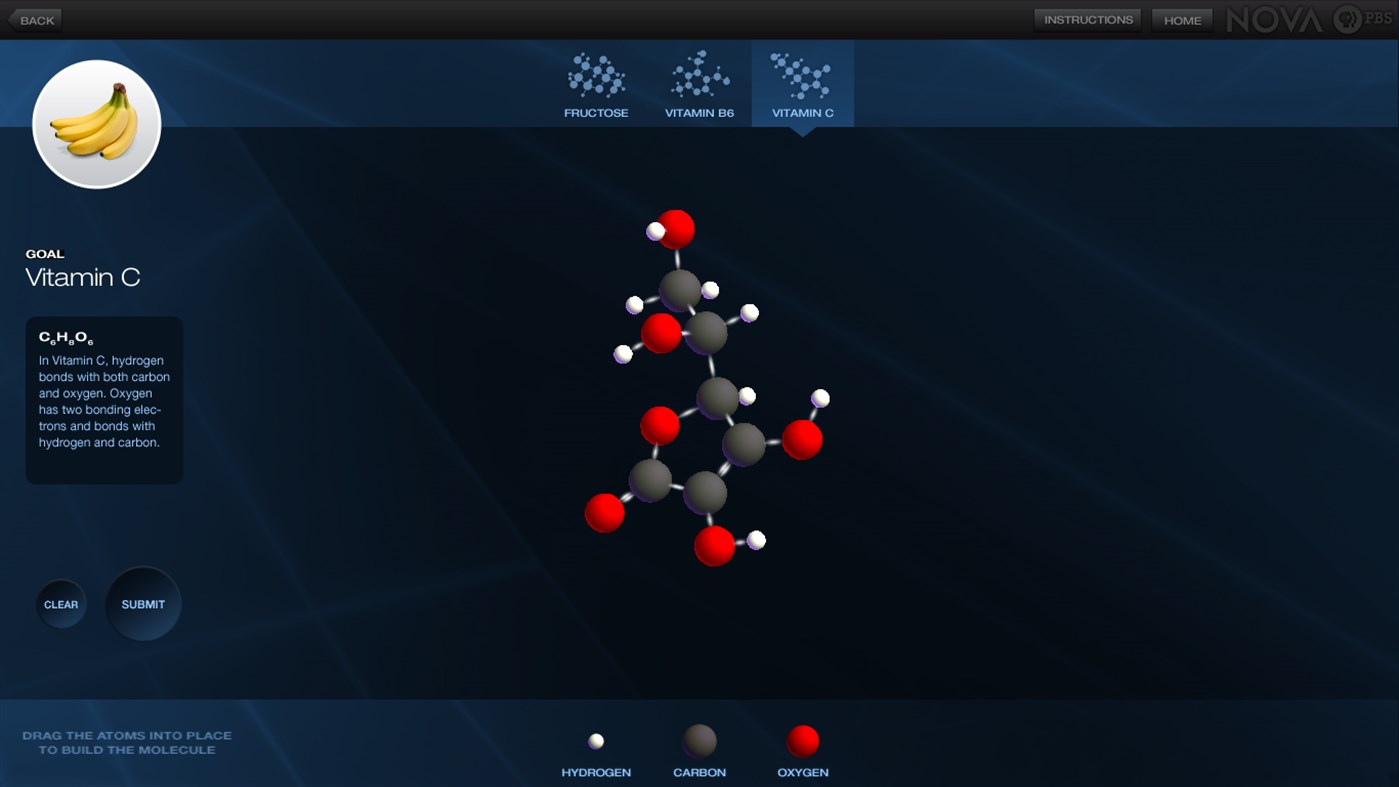Open the Vitamin C tab
The image size is (1399, 787).
click(803, 85)
